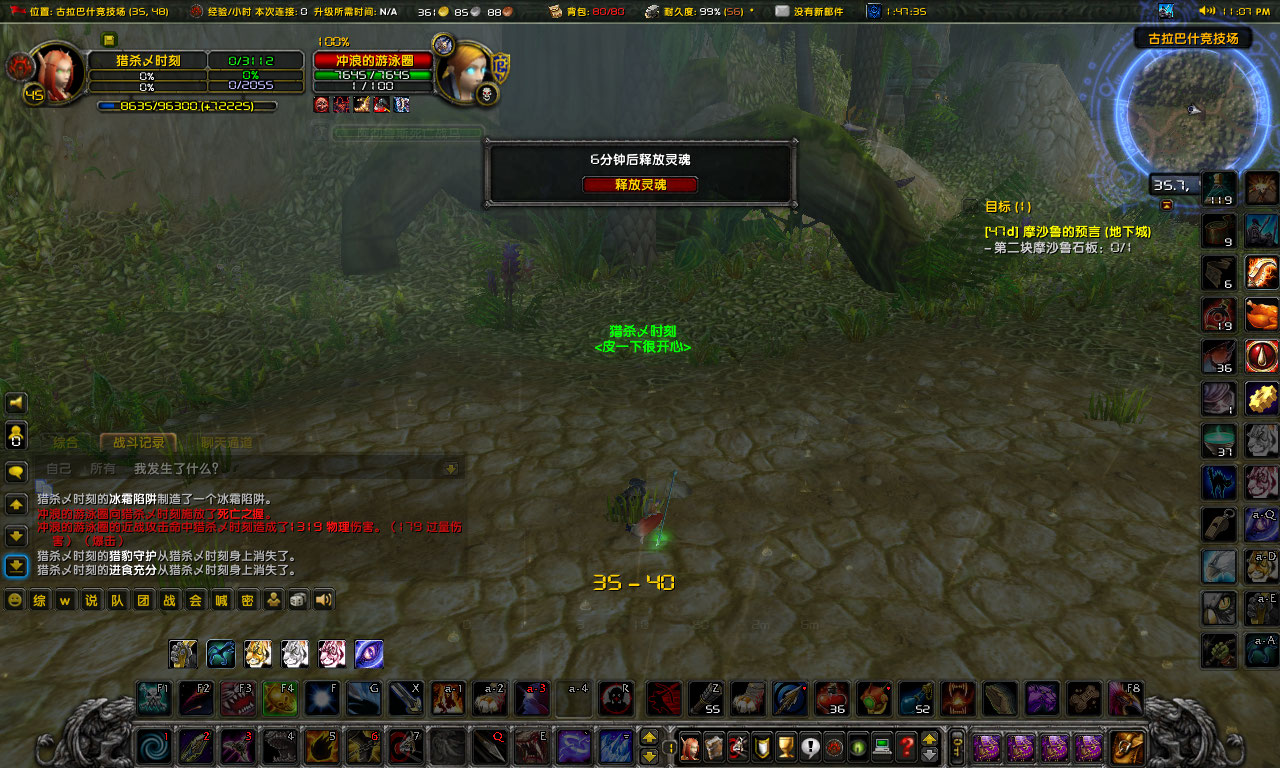The width and height of the screenshot is (1280, 768).
Task: Click the dice icon in the chat button row
Action: (x=295, y=600)
